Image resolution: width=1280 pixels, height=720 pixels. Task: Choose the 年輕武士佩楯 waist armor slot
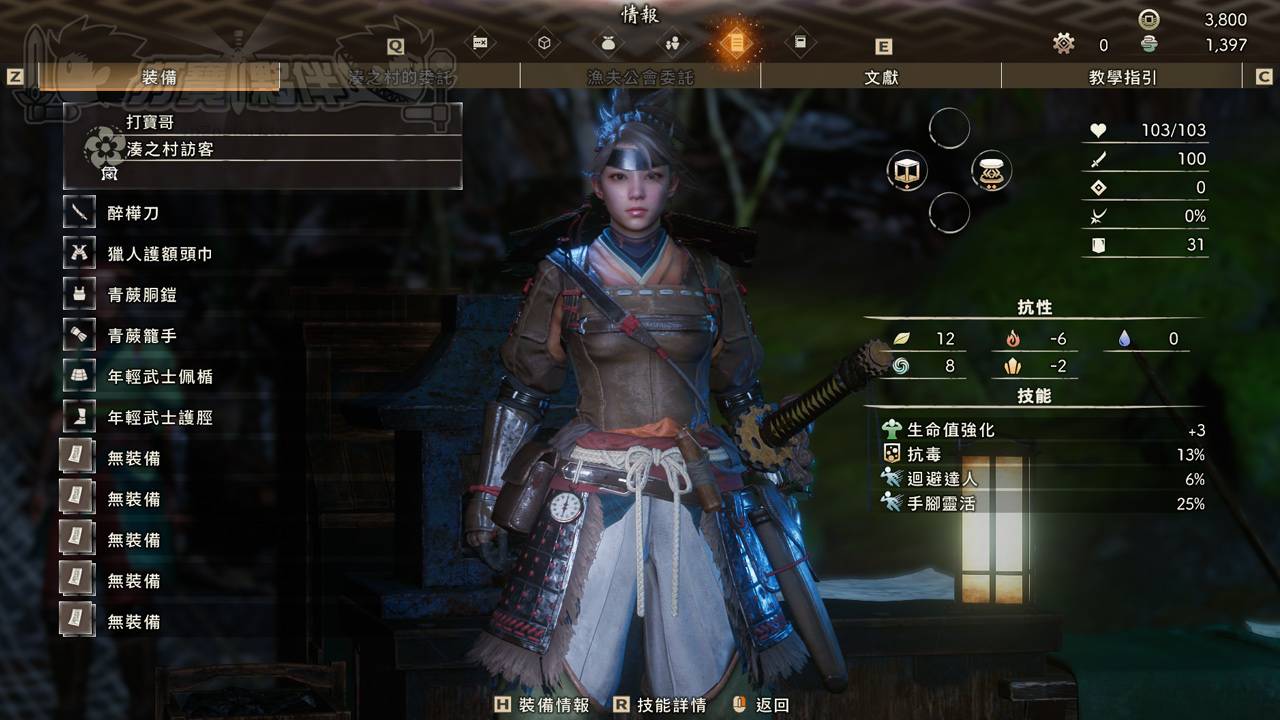pyautogui.click(x=159, y=377)
